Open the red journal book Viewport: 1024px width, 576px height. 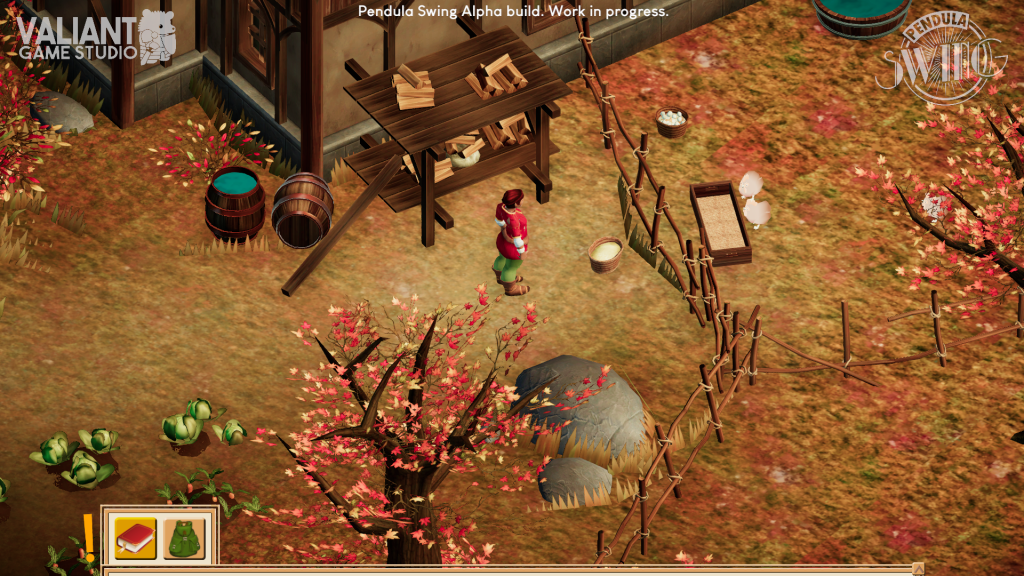coord(134,538)
